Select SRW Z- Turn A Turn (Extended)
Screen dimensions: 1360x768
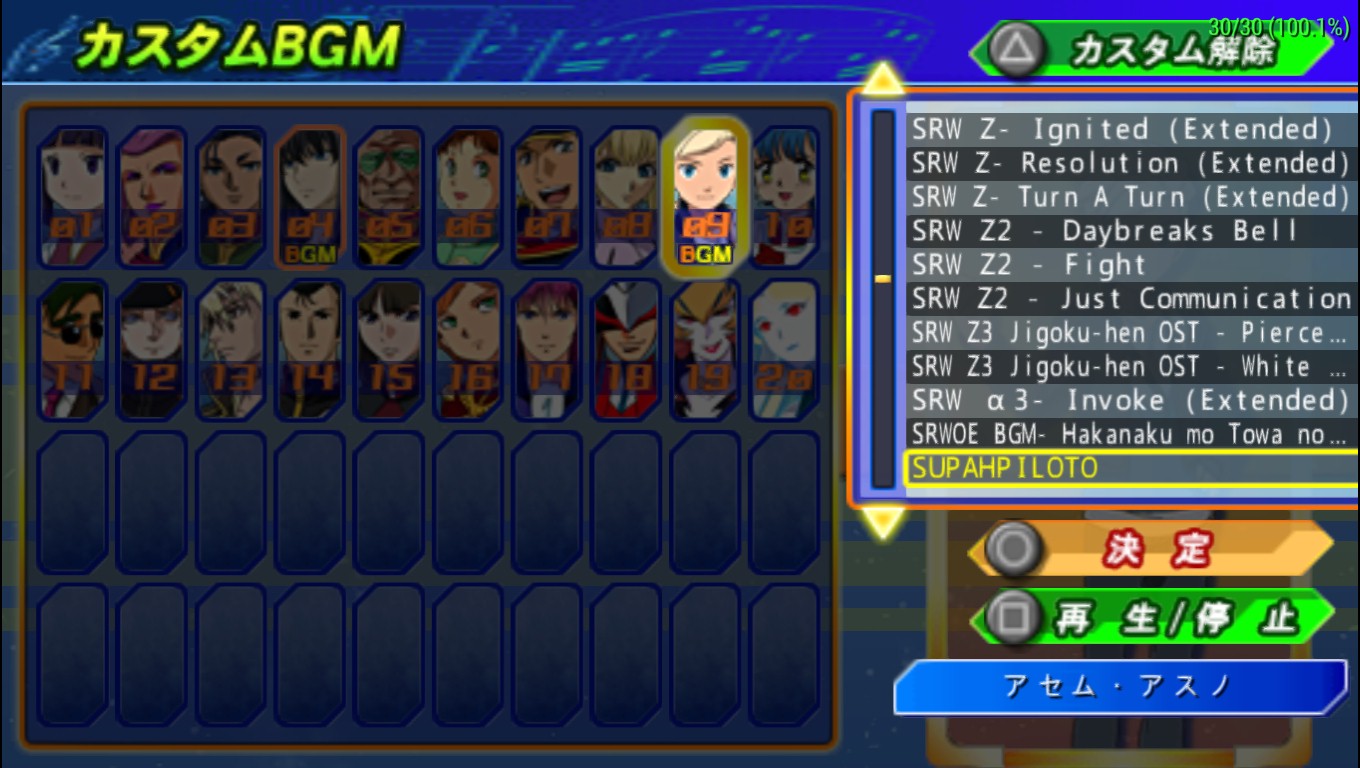click(1130, 197)
